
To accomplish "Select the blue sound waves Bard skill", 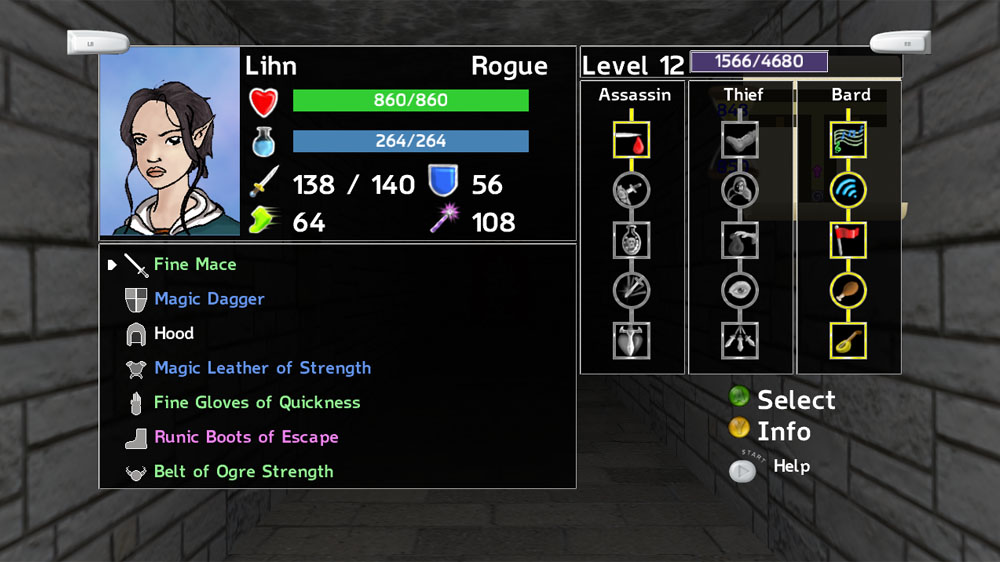I will [x=849, y=189].
